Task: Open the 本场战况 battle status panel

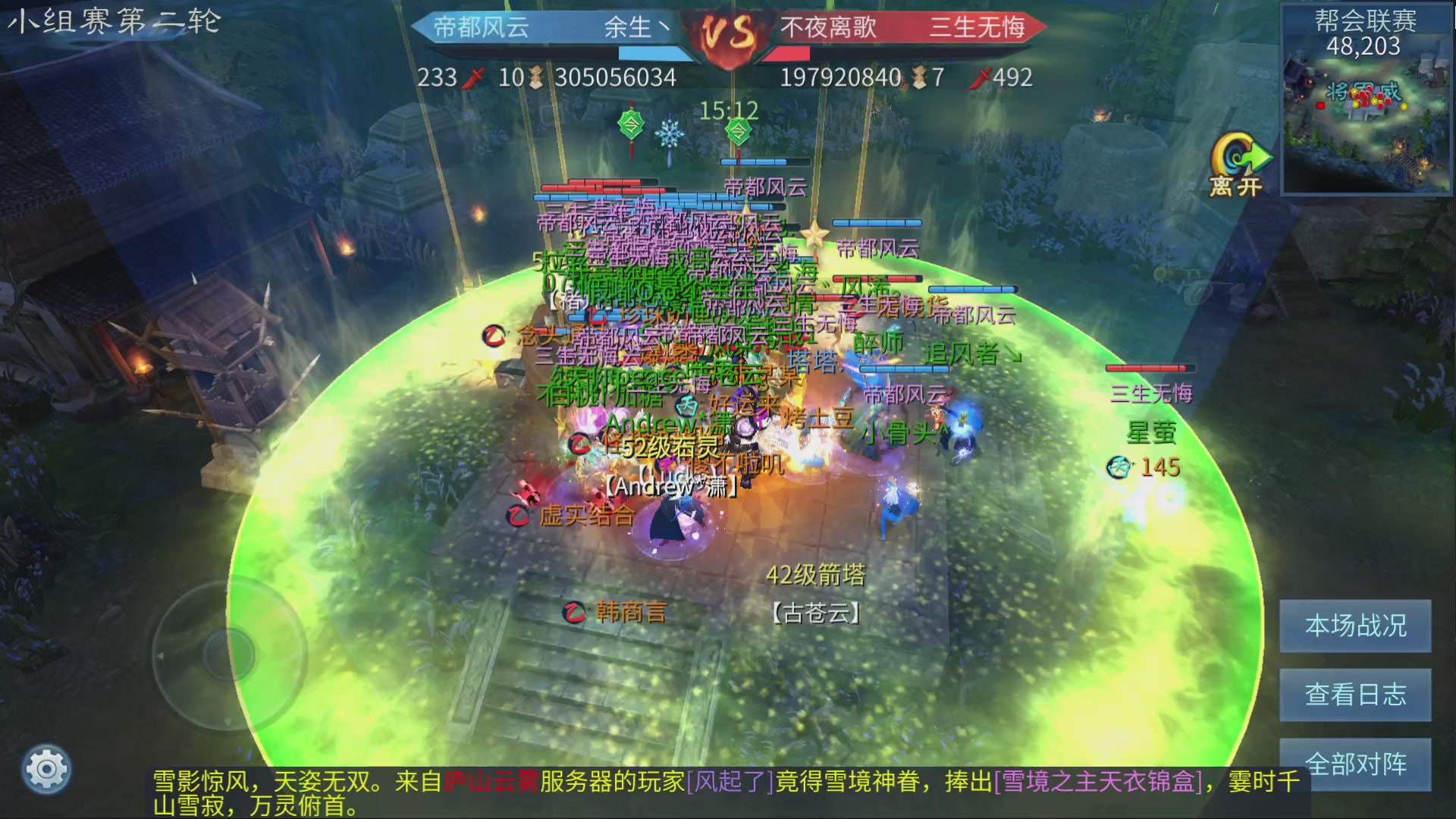Action: (x=1354, y=628)
